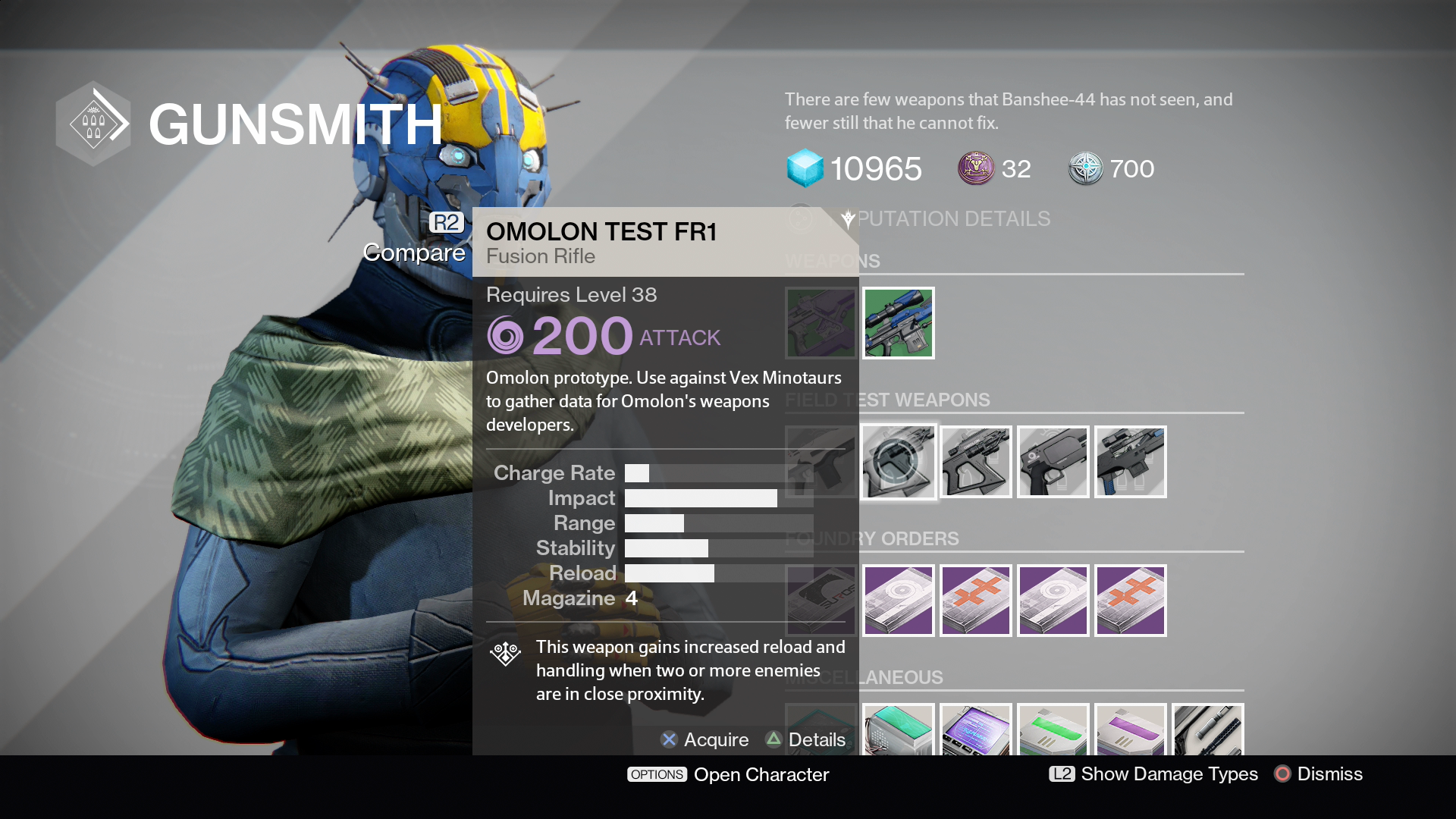Pick the field test sidearm with black grip
The width and height of the screenshot is (1456, 819).
click(1053, 462)
